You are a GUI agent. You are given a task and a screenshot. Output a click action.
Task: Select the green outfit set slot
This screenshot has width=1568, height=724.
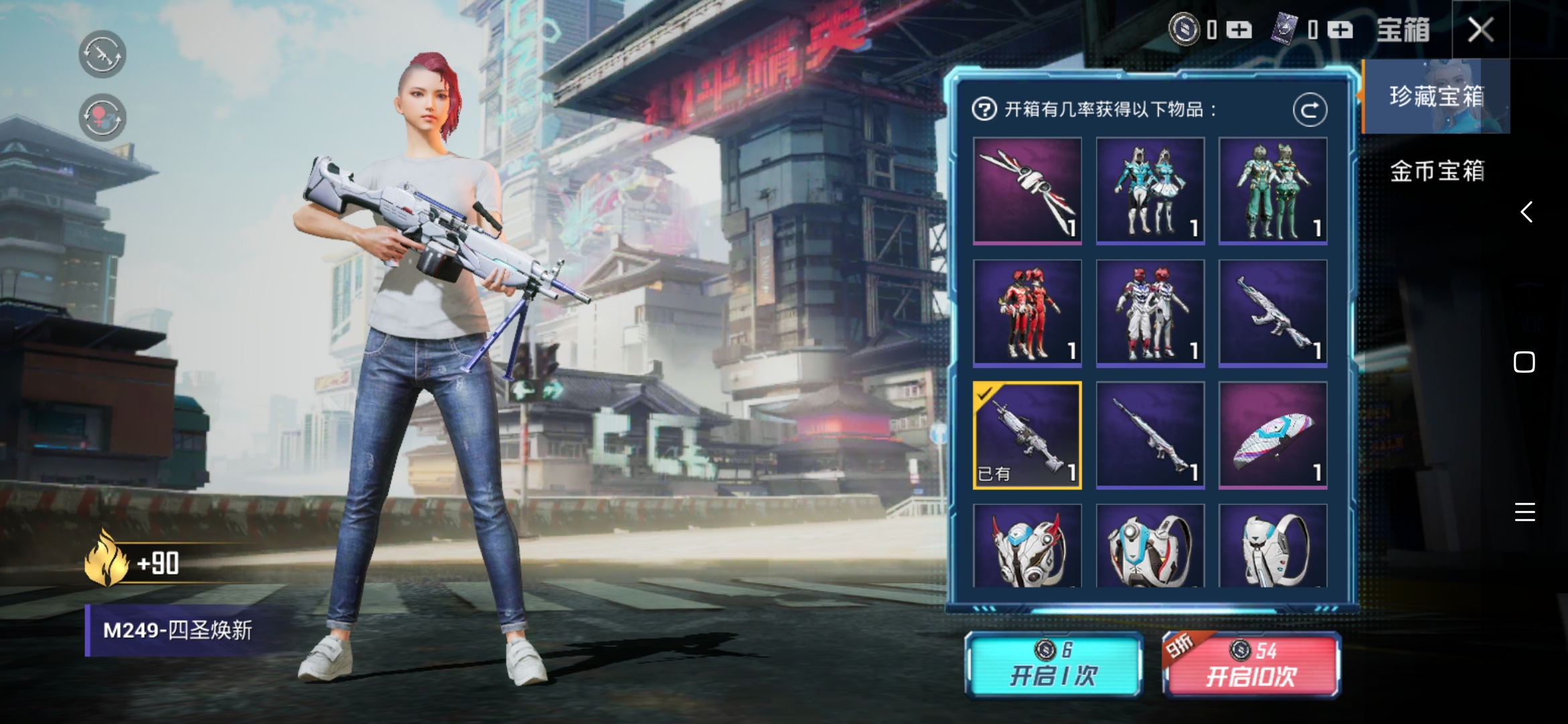tap(1272, 190)
